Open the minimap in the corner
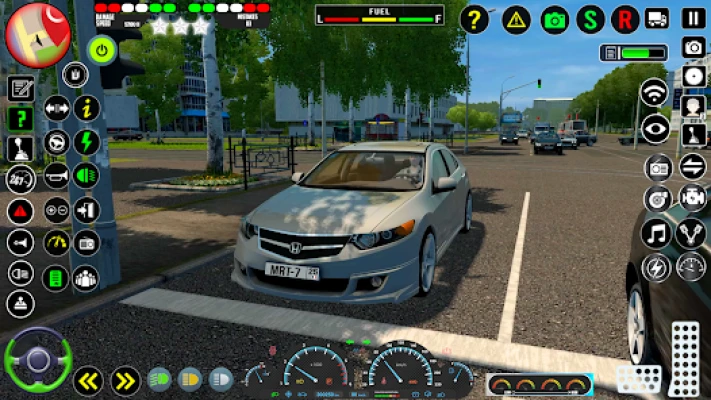The image size is (711, 400). point(37,33)
